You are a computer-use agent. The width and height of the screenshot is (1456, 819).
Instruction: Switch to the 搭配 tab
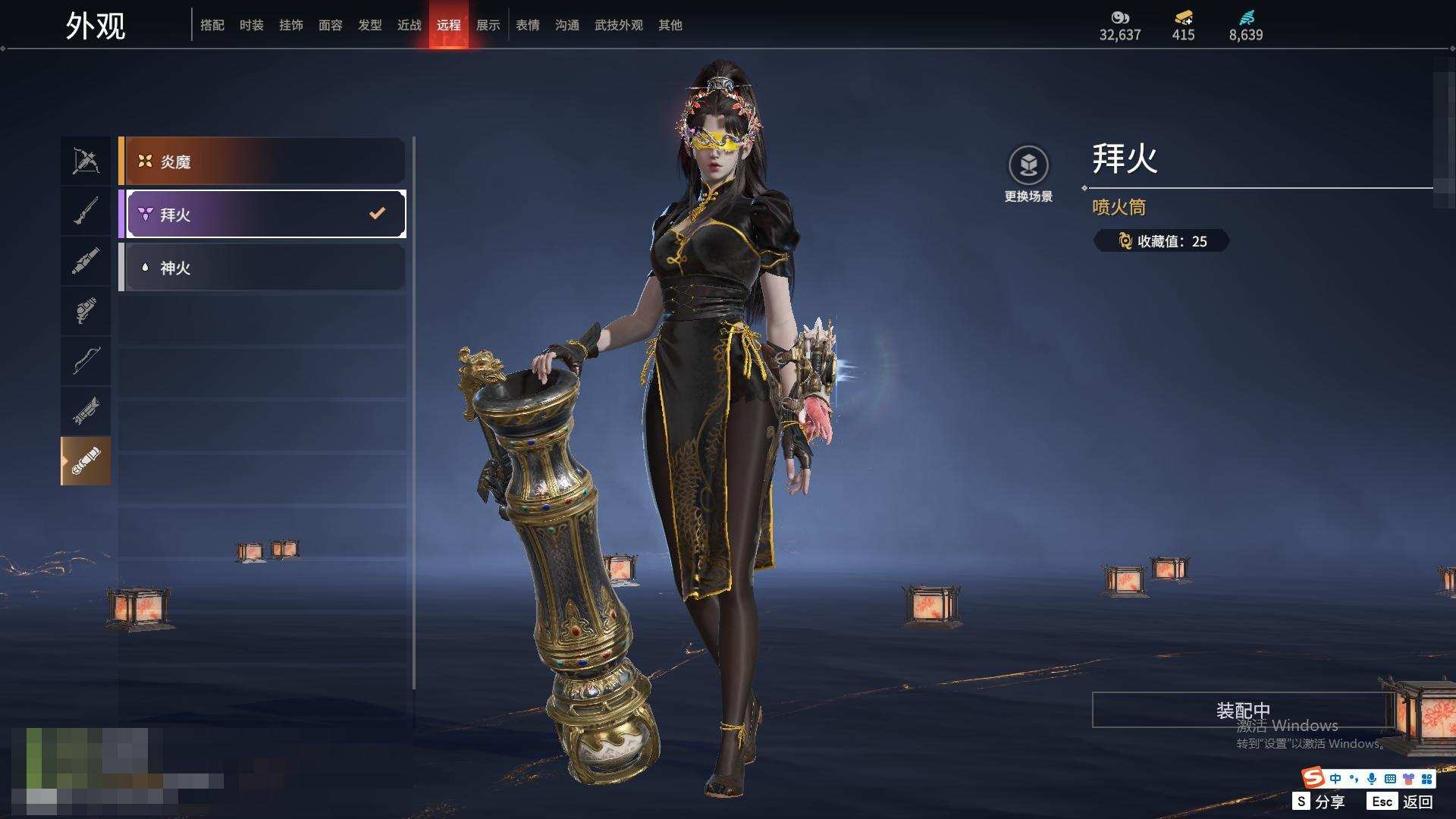(212, 25)
